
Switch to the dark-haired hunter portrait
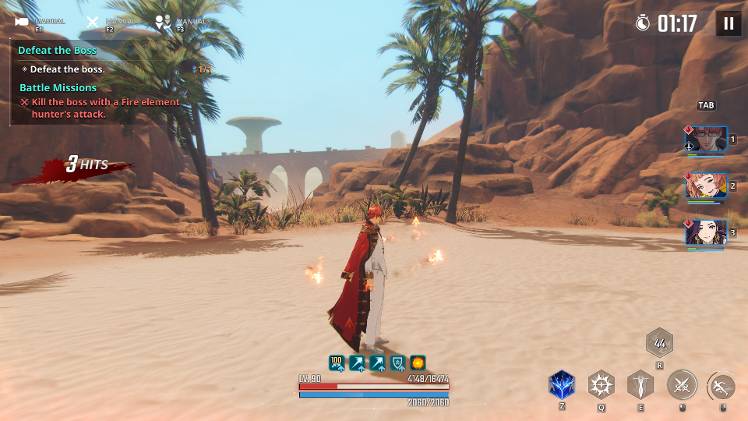[706, 232]
